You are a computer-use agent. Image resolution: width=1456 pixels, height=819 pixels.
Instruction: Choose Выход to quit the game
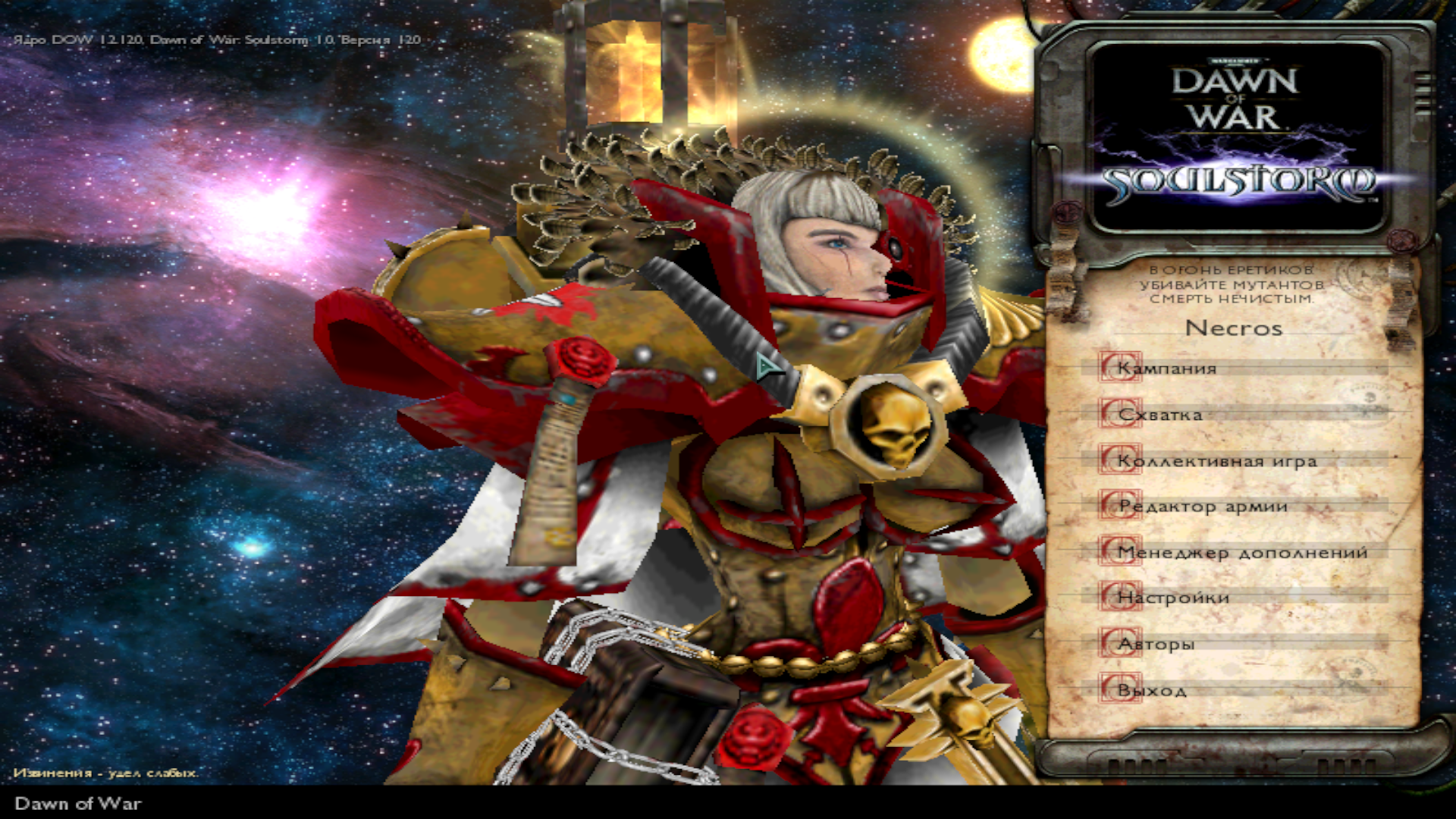click(1152, 691)
